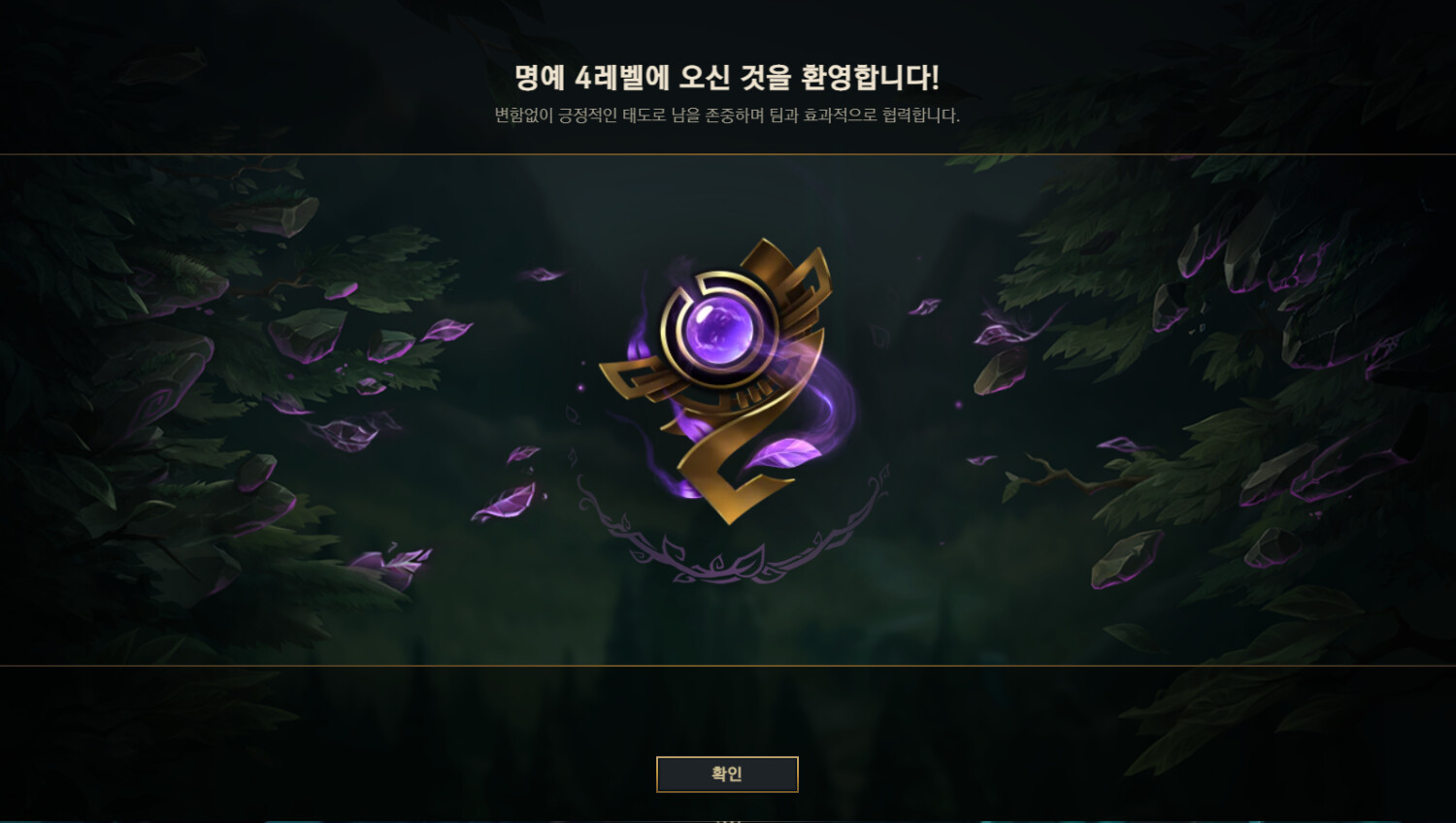
Task: Click the 확인 confirmation button
Action: pos(728,774)
